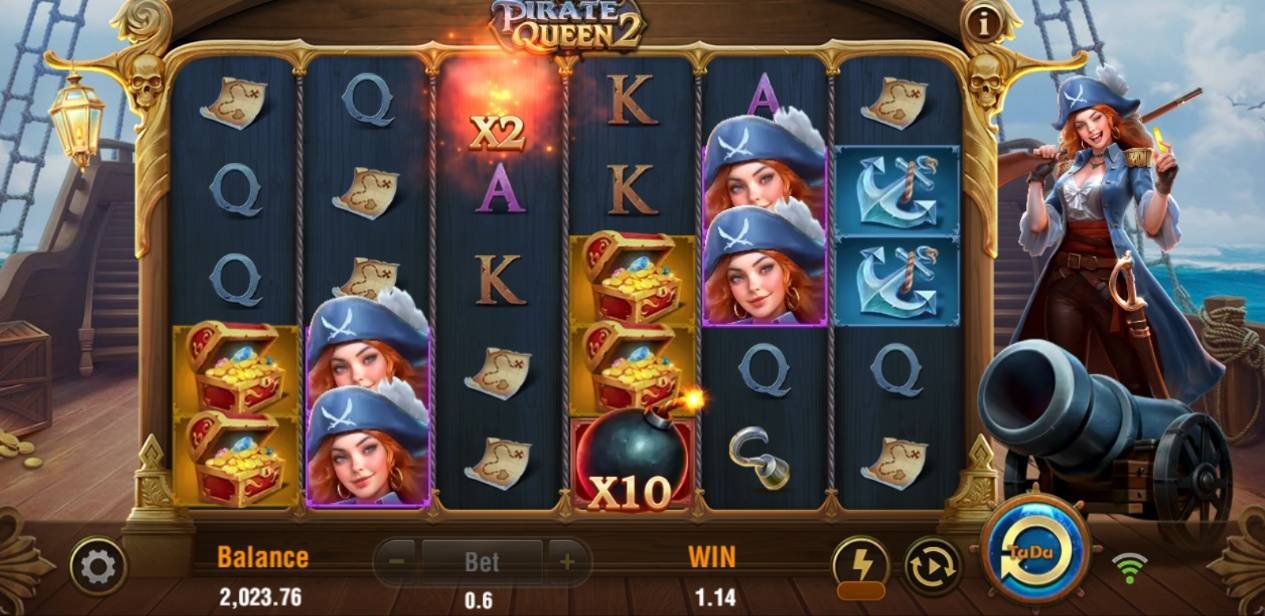Open the gear settings menu

click(x=97, y=567)
